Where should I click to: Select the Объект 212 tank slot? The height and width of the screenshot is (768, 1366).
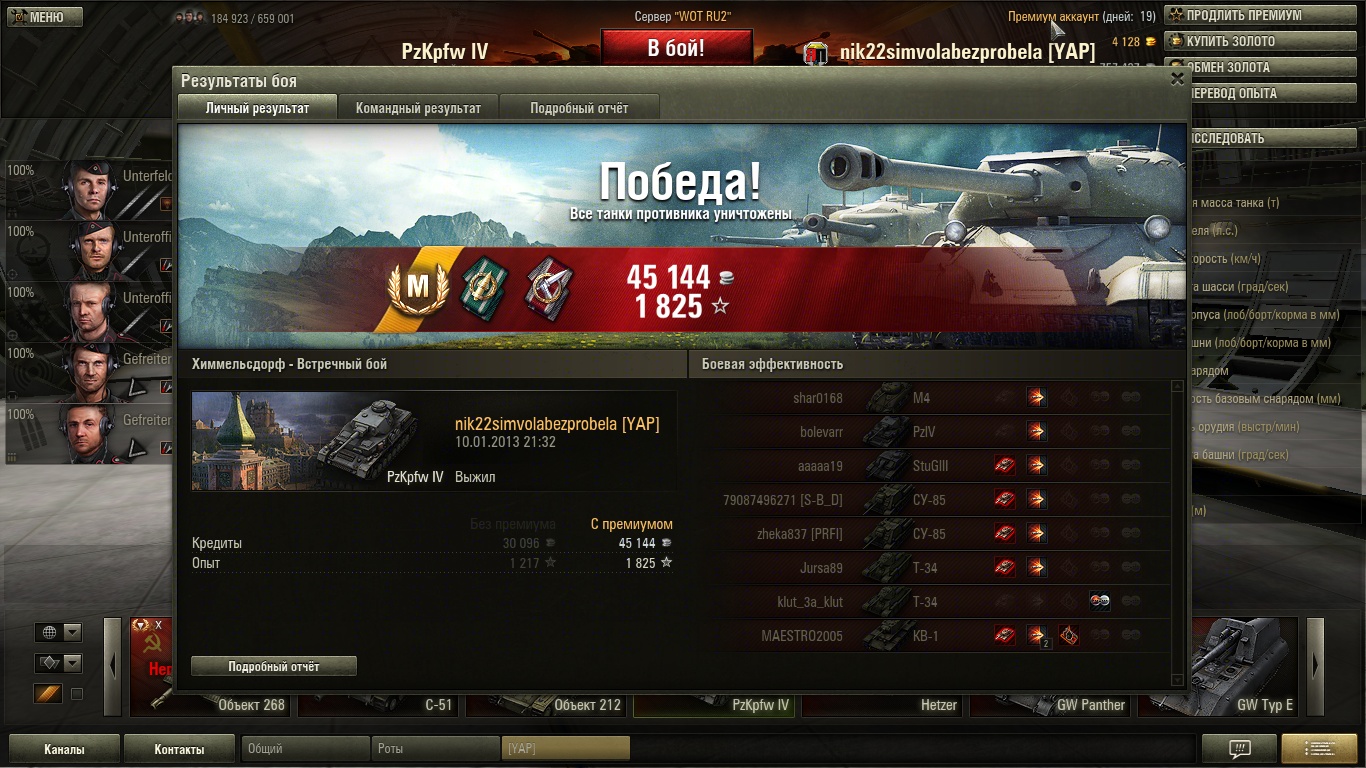pos(547,704)
